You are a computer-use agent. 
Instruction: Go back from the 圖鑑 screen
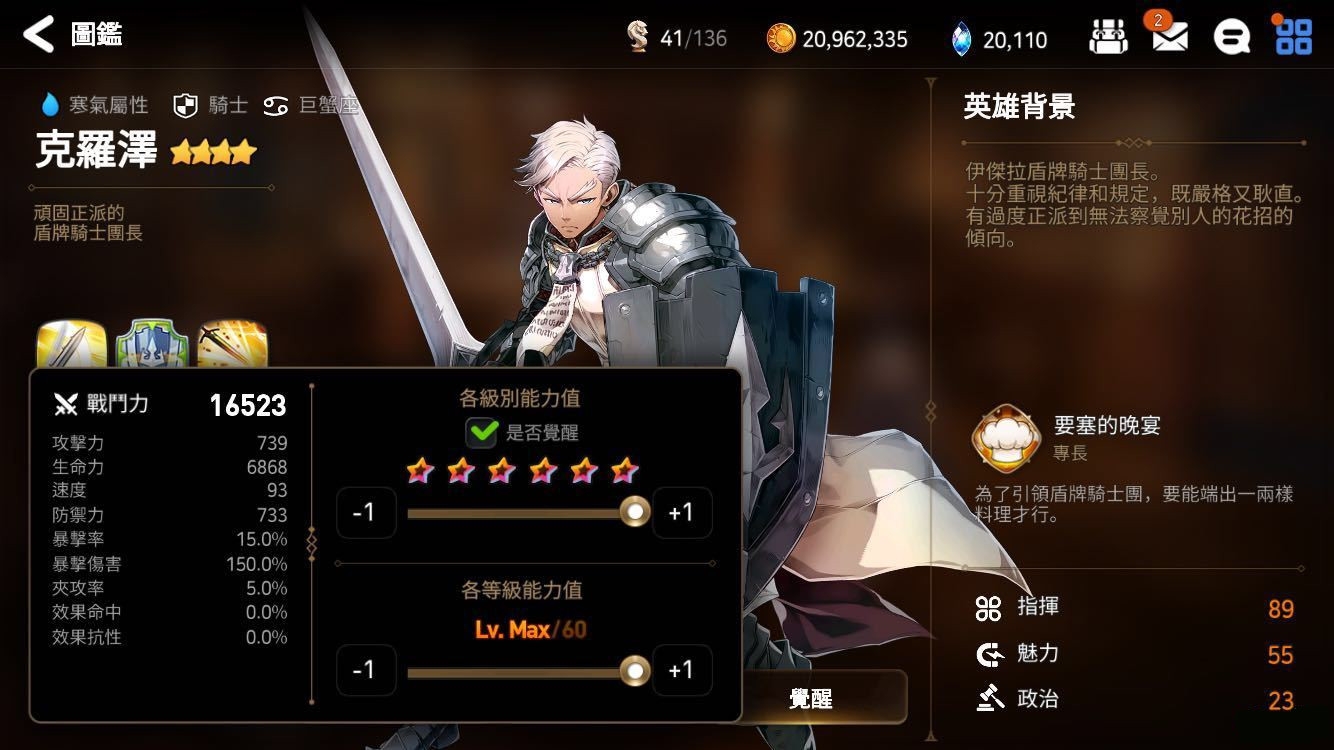coord(38,35)
